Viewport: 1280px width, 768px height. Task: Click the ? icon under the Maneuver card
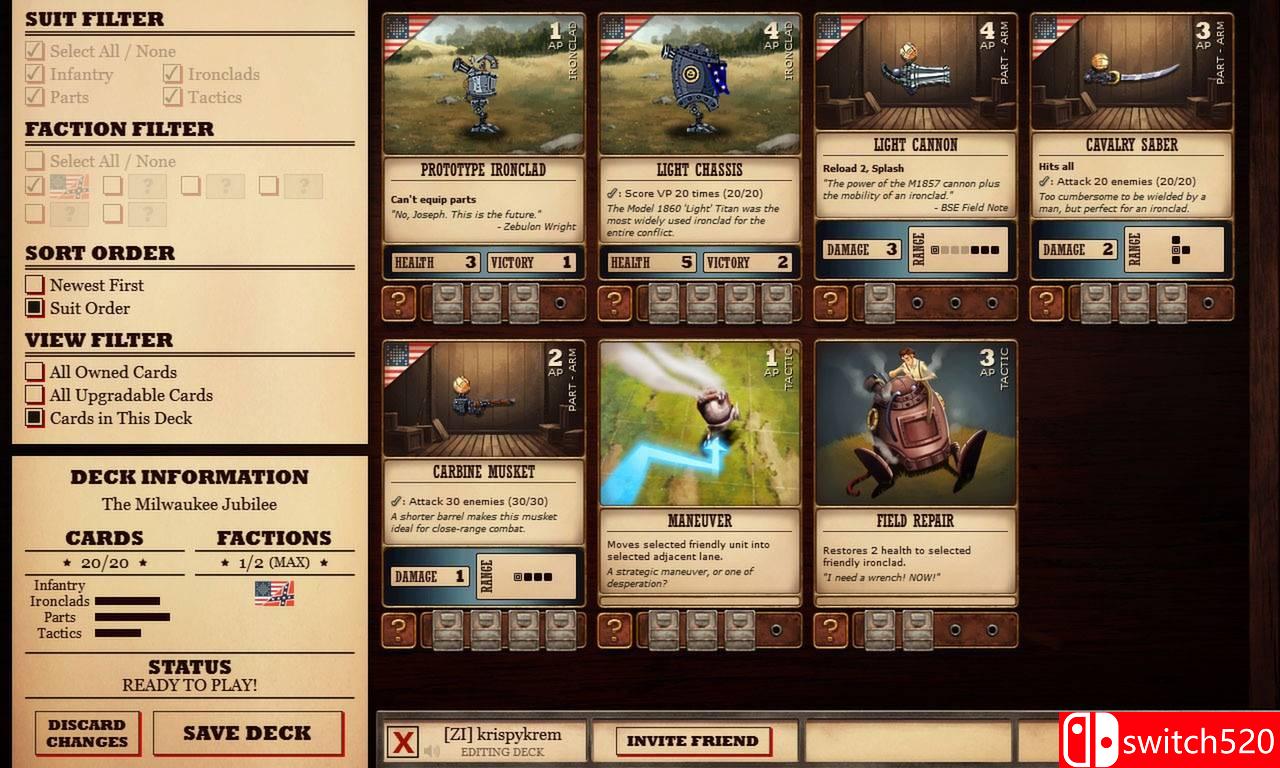614,630
